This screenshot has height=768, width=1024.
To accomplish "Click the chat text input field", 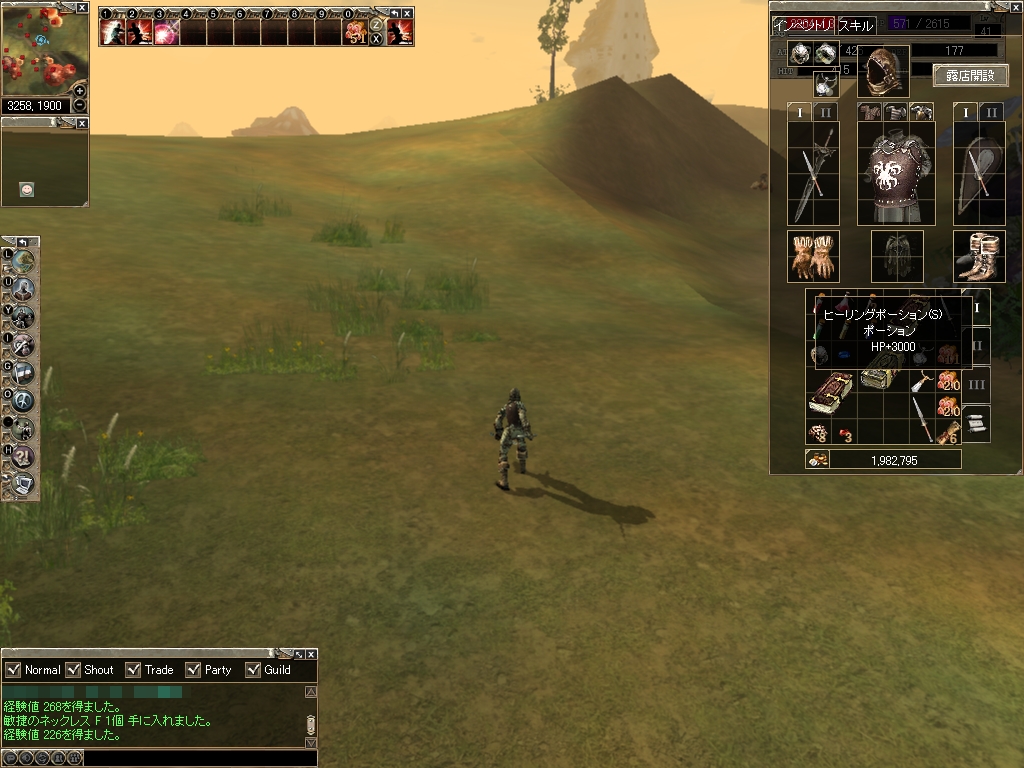I will tap(190, 758).
